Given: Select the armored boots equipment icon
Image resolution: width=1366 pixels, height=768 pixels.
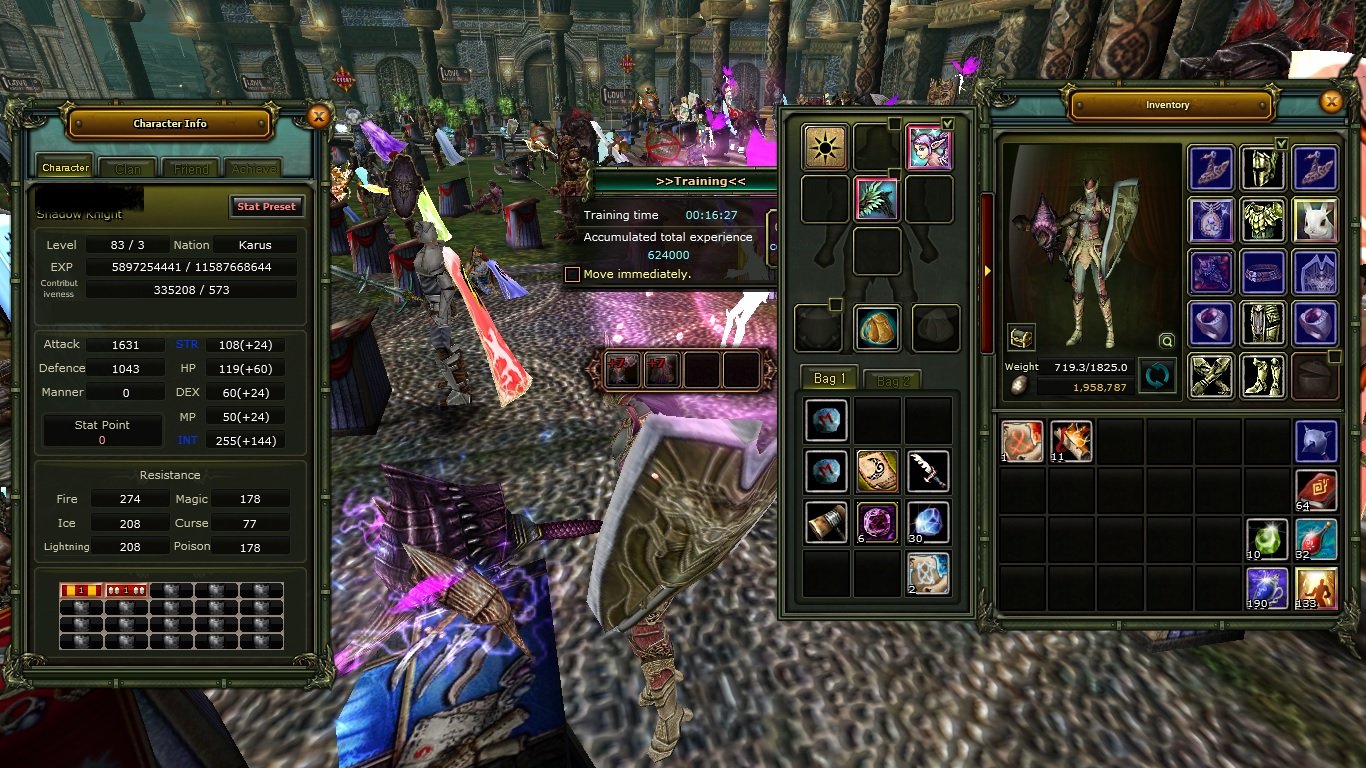Looking at the screenshot, I should 1263,377.
